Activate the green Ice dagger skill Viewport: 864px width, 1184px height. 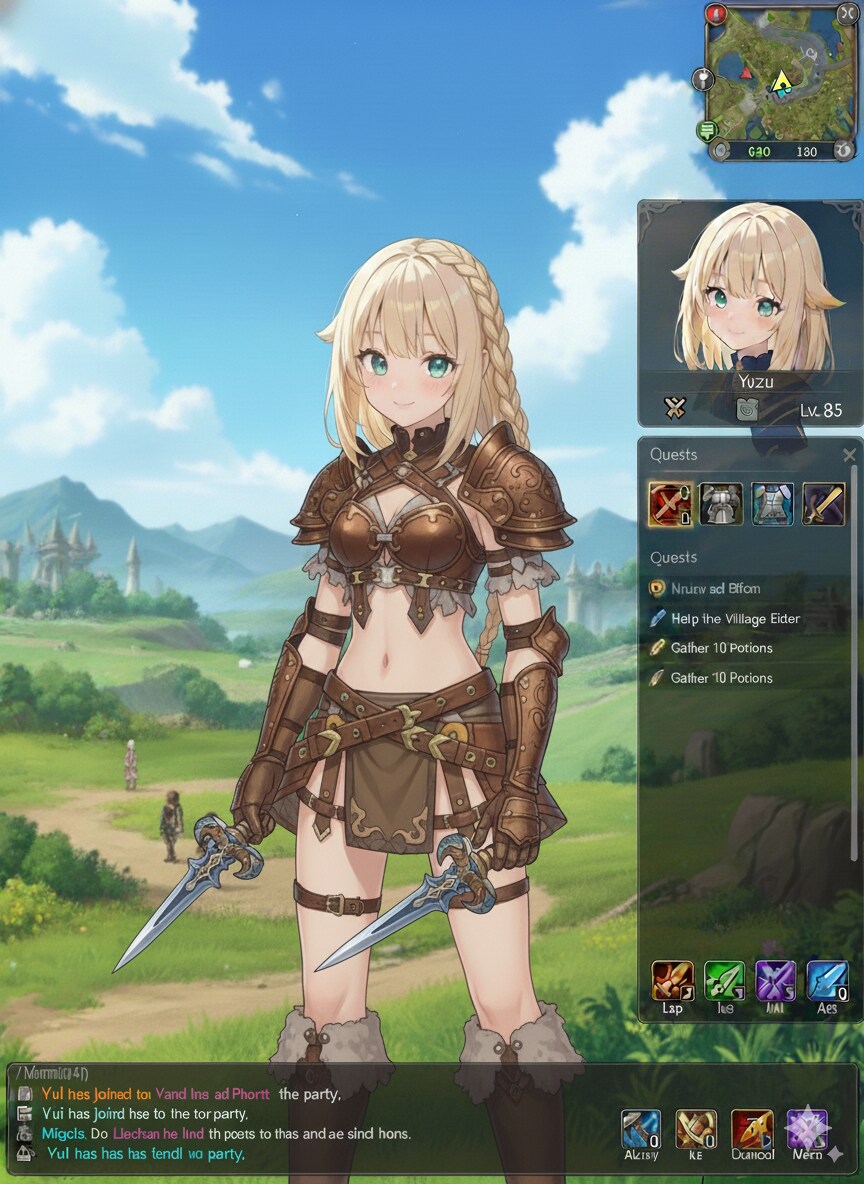[x=724, y=981]
